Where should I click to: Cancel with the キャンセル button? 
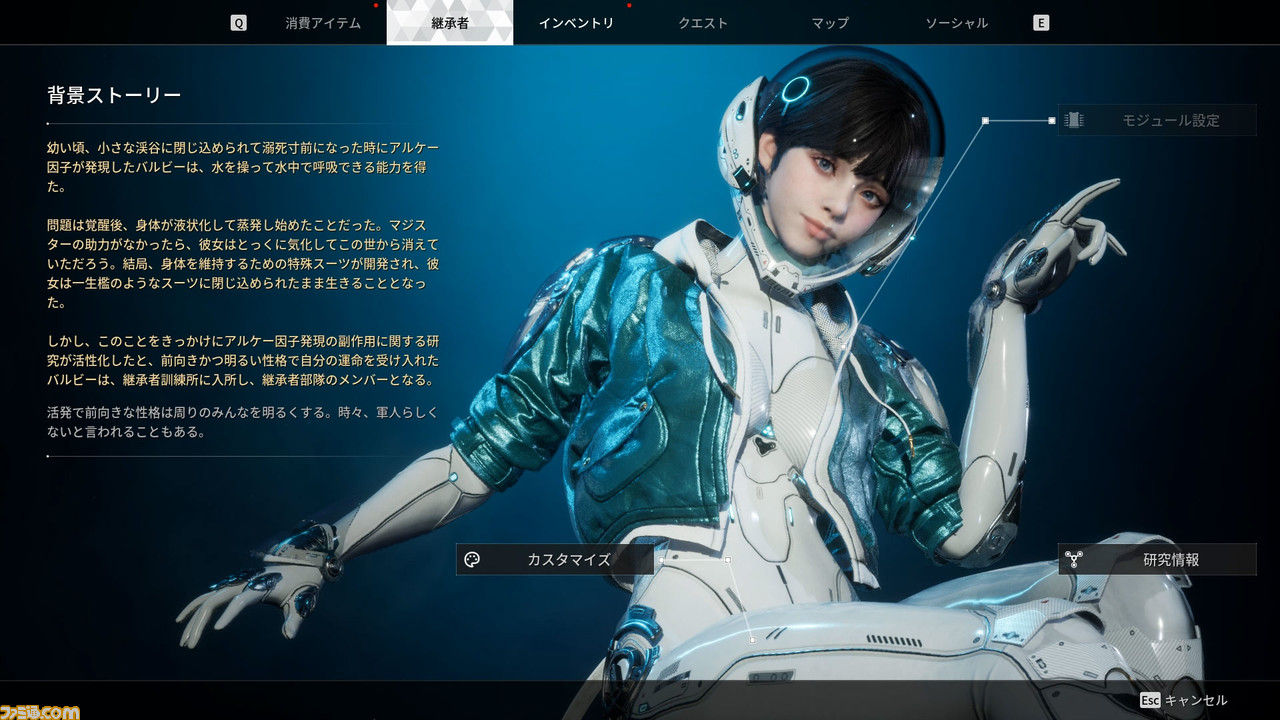tap(1185, 701)
